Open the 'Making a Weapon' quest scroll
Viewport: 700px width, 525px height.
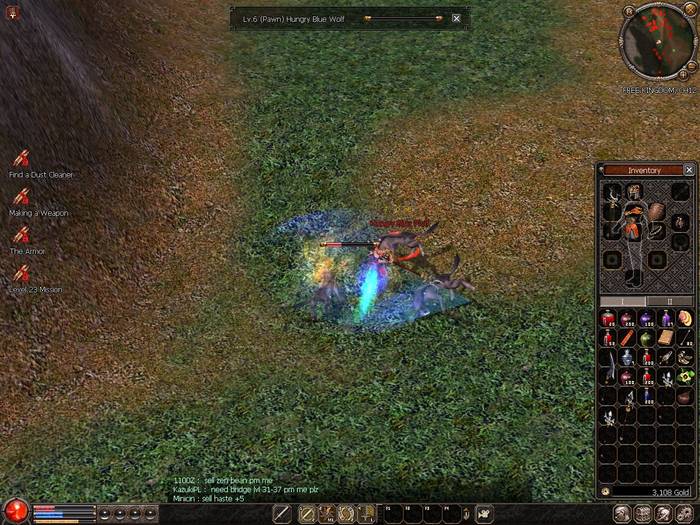coord(21,198)
